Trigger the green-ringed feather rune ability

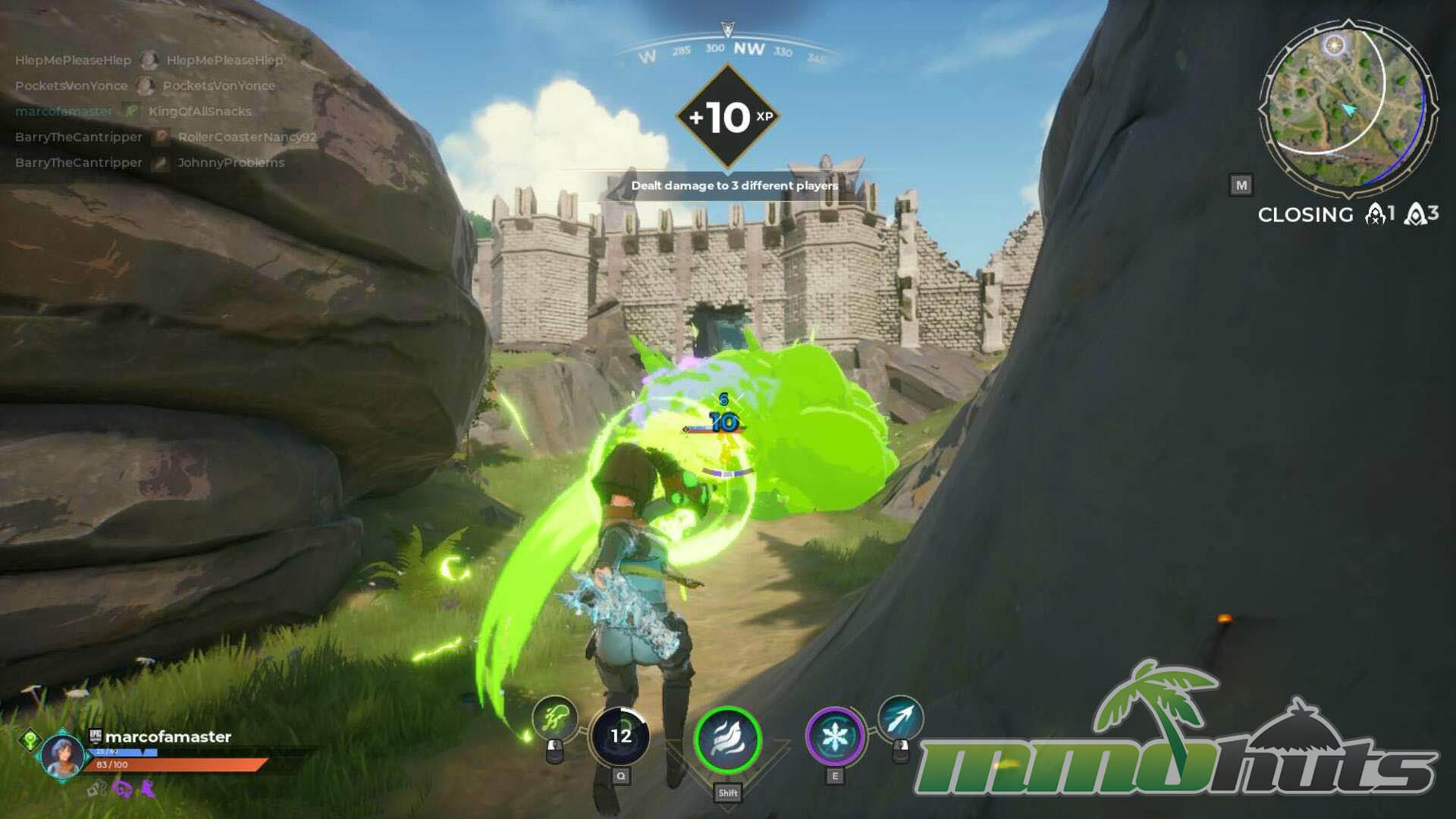(727, 739)
